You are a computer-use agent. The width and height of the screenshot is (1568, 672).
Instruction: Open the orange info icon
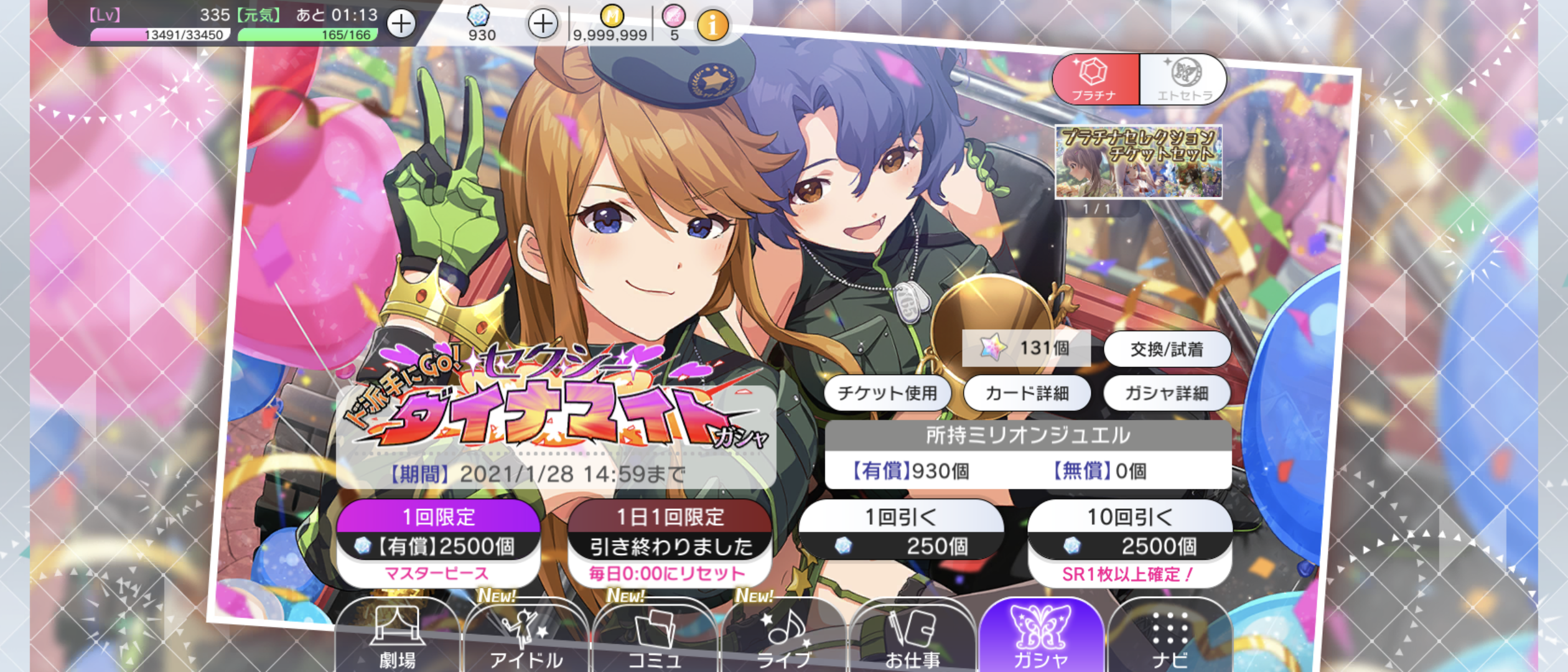(x=712, y=25)
